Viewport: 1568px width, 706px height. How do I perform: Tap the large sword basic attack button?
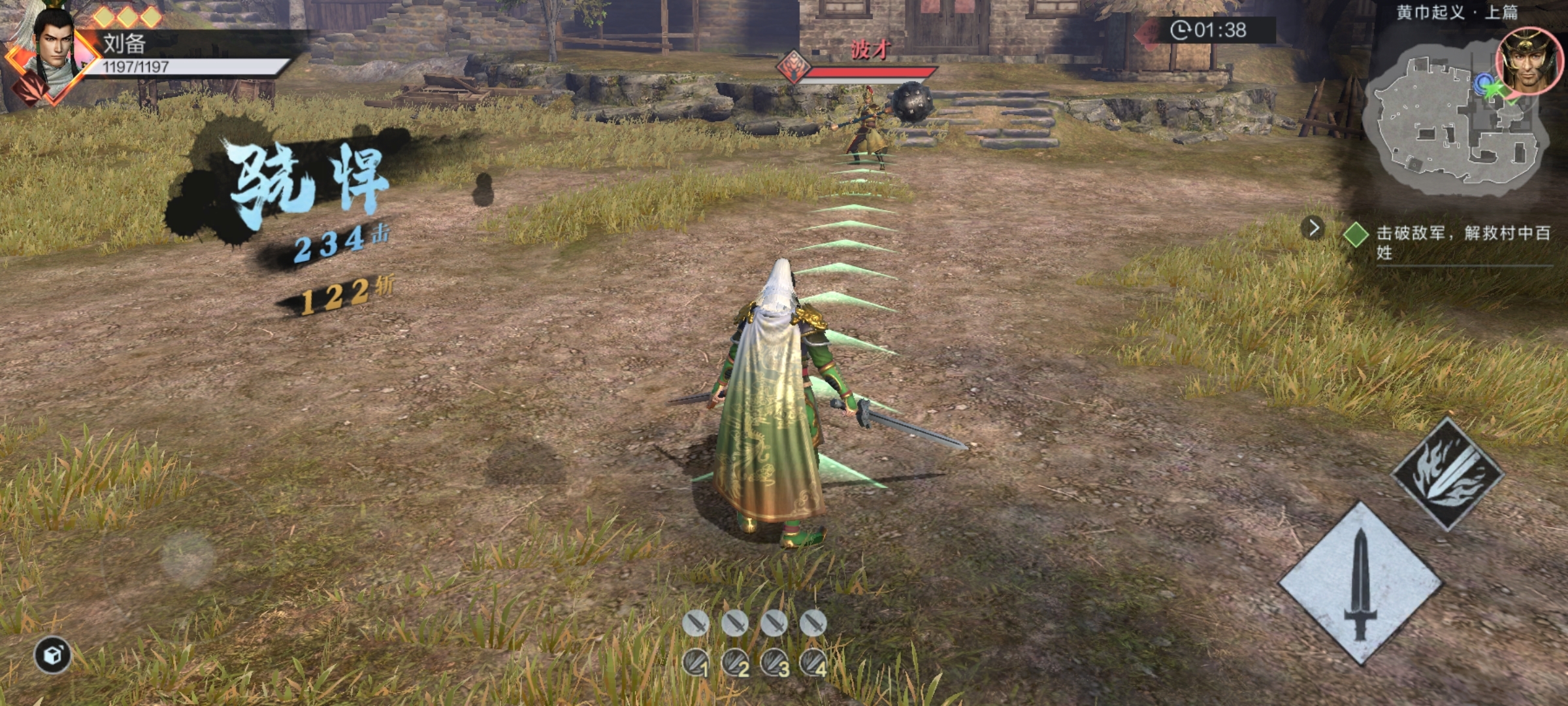1360,584
